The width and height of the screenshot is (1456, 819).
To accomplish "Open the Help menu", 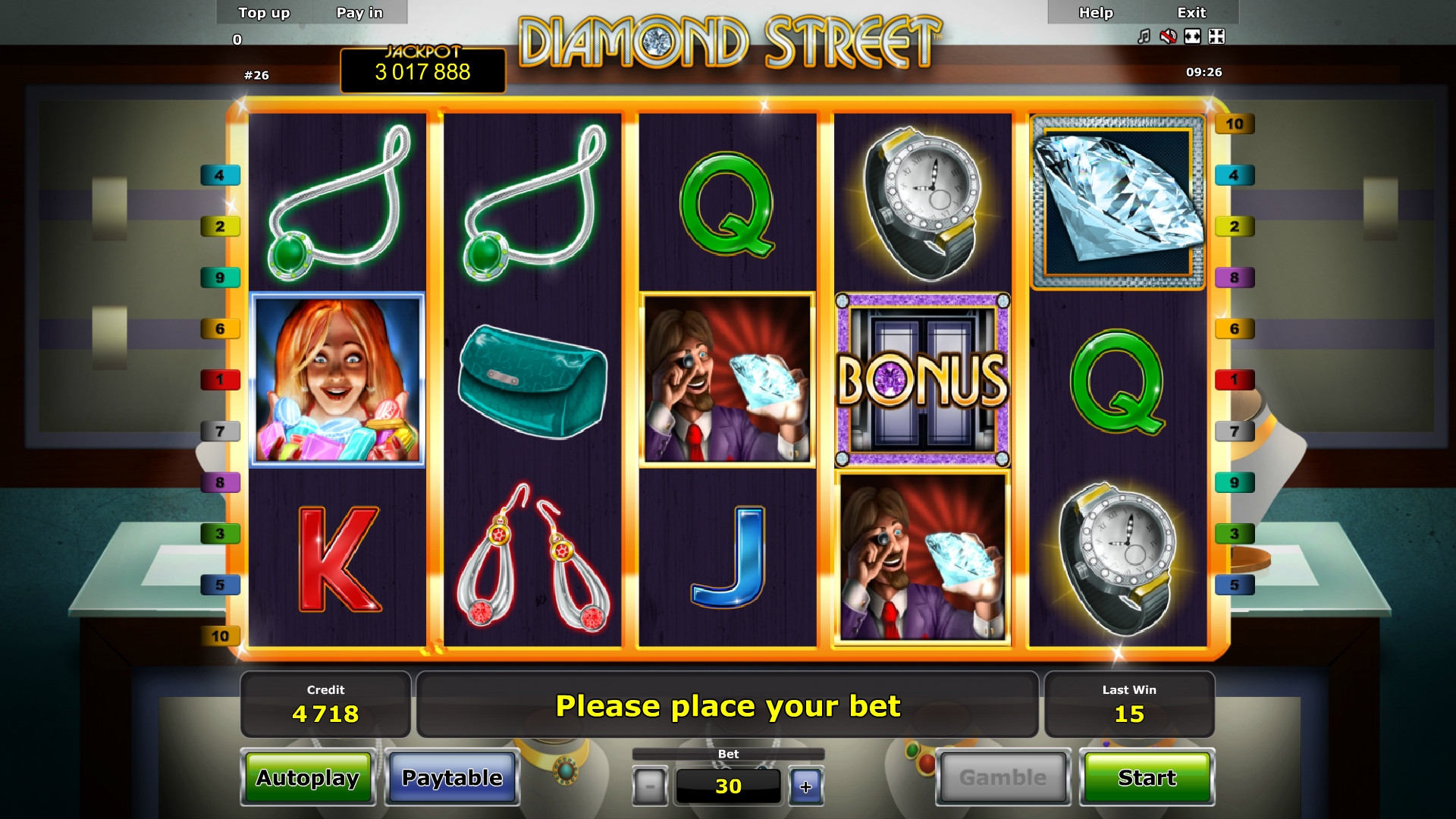I will pos(1096,13).
